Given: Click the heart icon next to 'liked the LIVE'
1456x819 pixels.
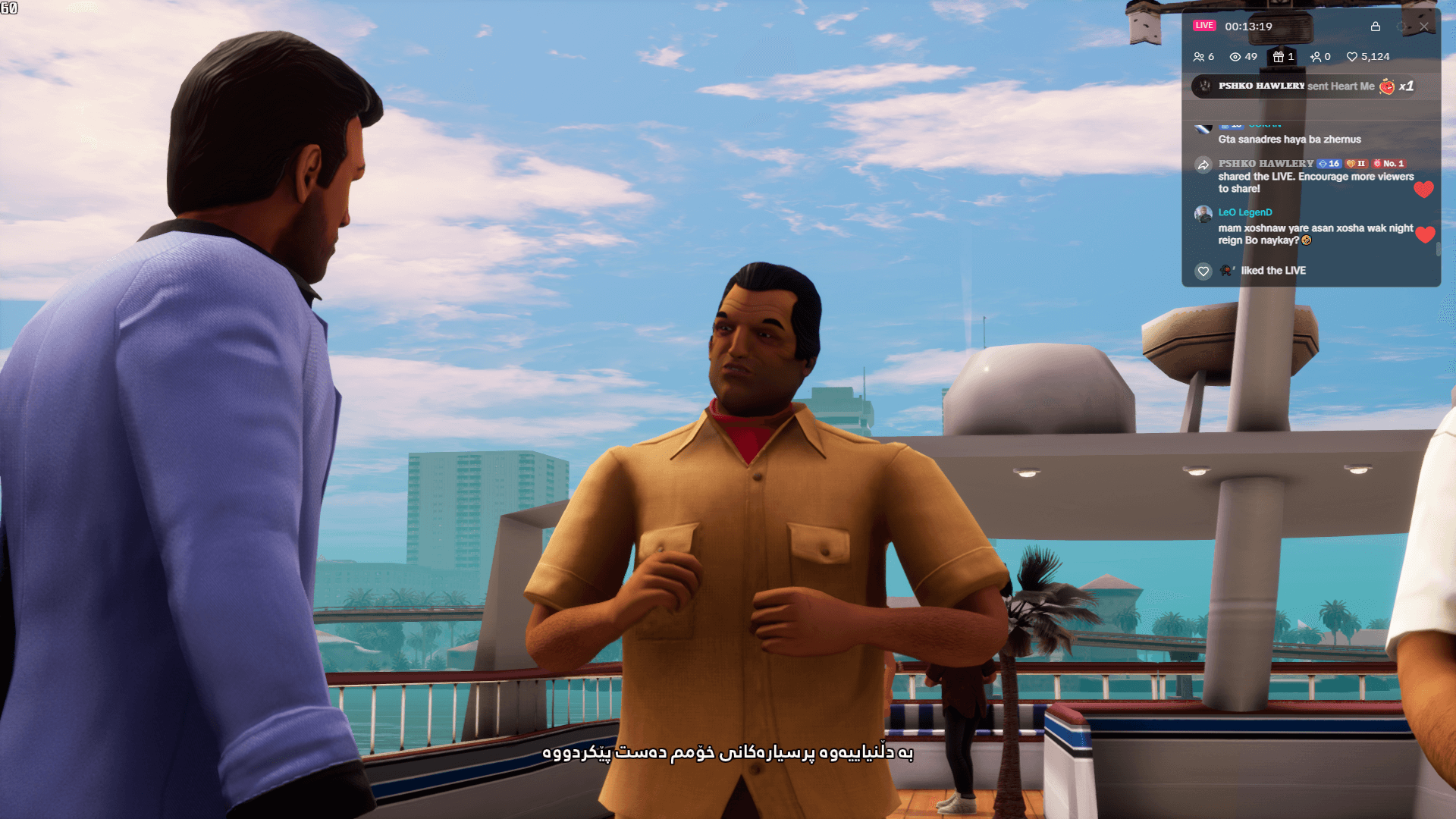Looking at the screenshot, I should click(1202, 271).
